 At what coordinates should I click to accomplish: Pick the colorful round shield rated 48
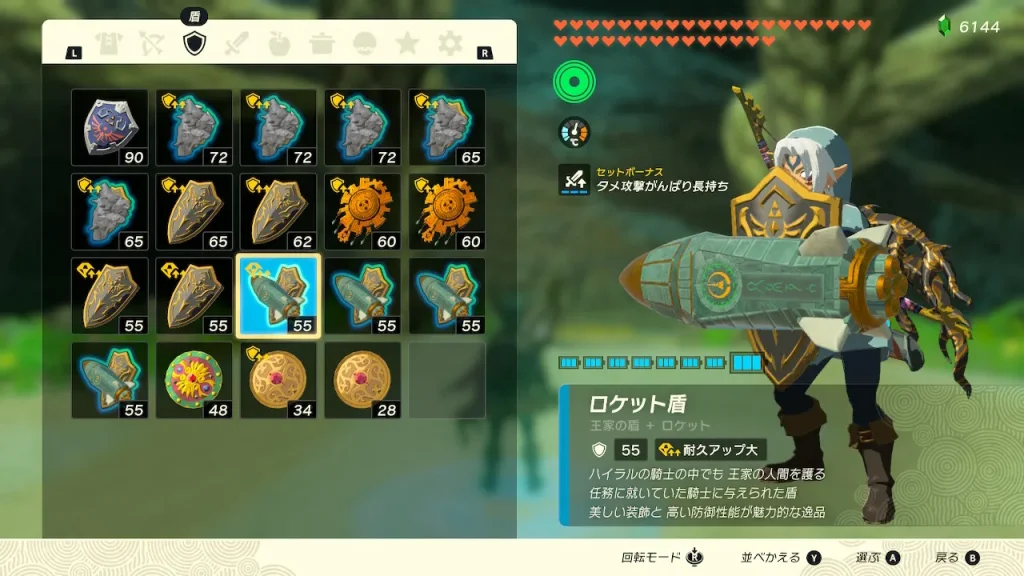pyautogui.click(x=194, y=380)
